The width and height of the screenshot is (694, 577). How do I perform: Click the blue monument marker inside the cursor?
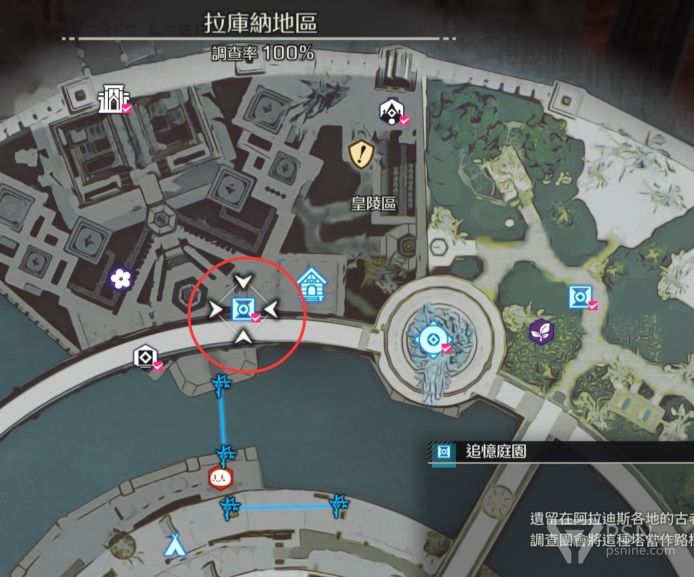[x=242, y=307]
